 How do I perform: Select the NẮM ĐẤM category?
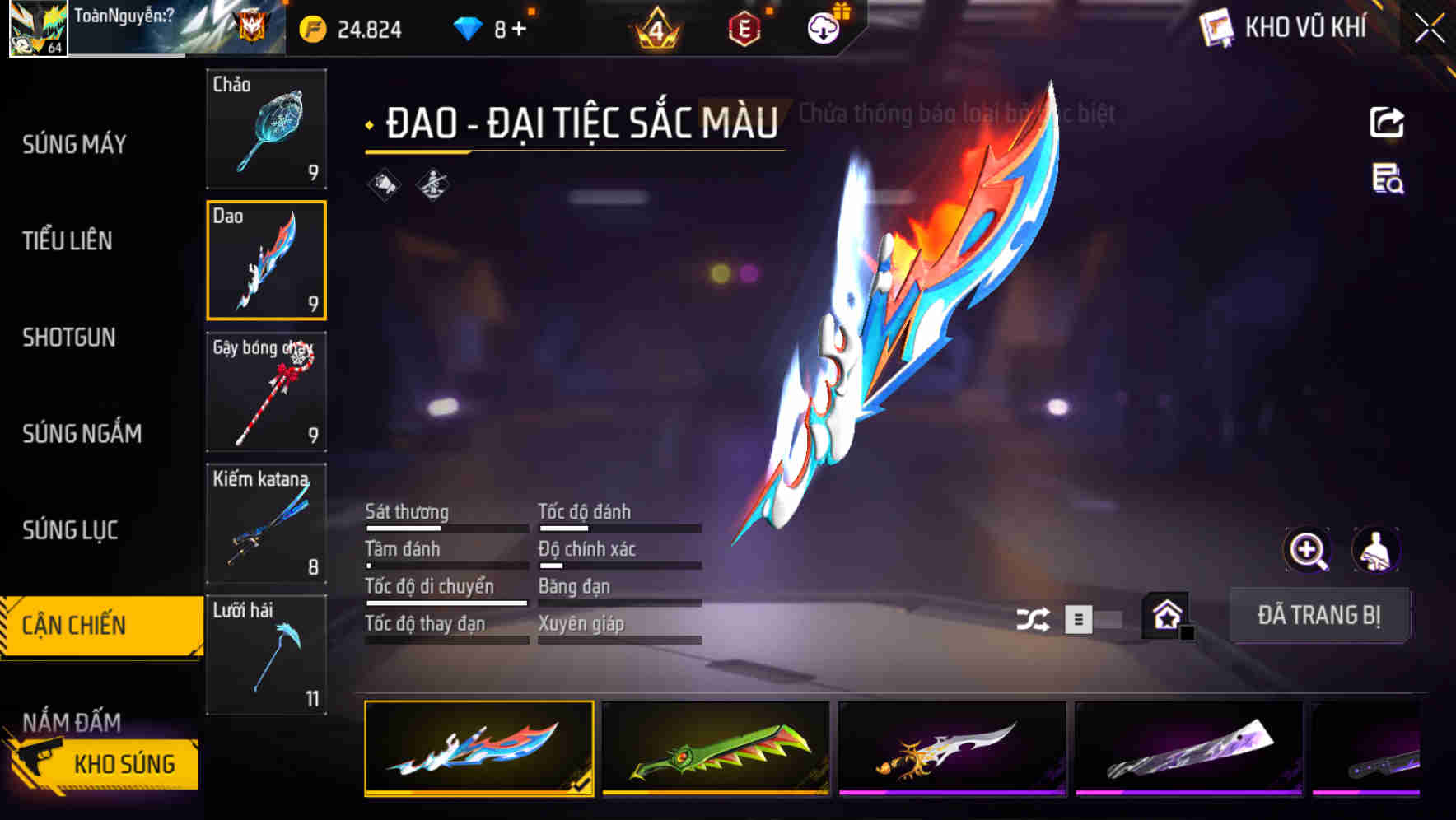[72, 722]
